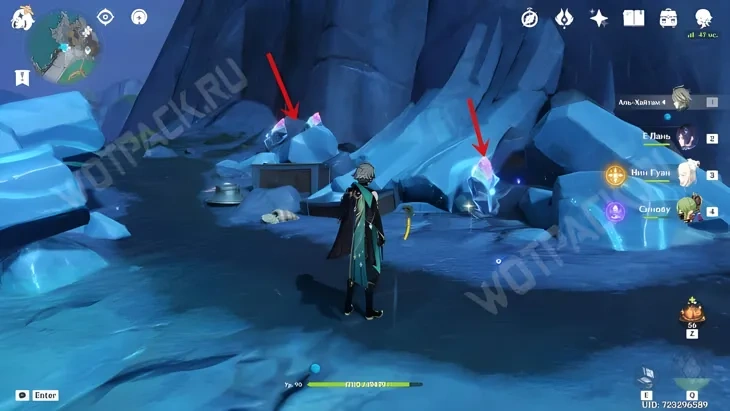730x411 pixels.
Task: Toggle the elemental sight eye icon
Action: click(x=106, y=17)
